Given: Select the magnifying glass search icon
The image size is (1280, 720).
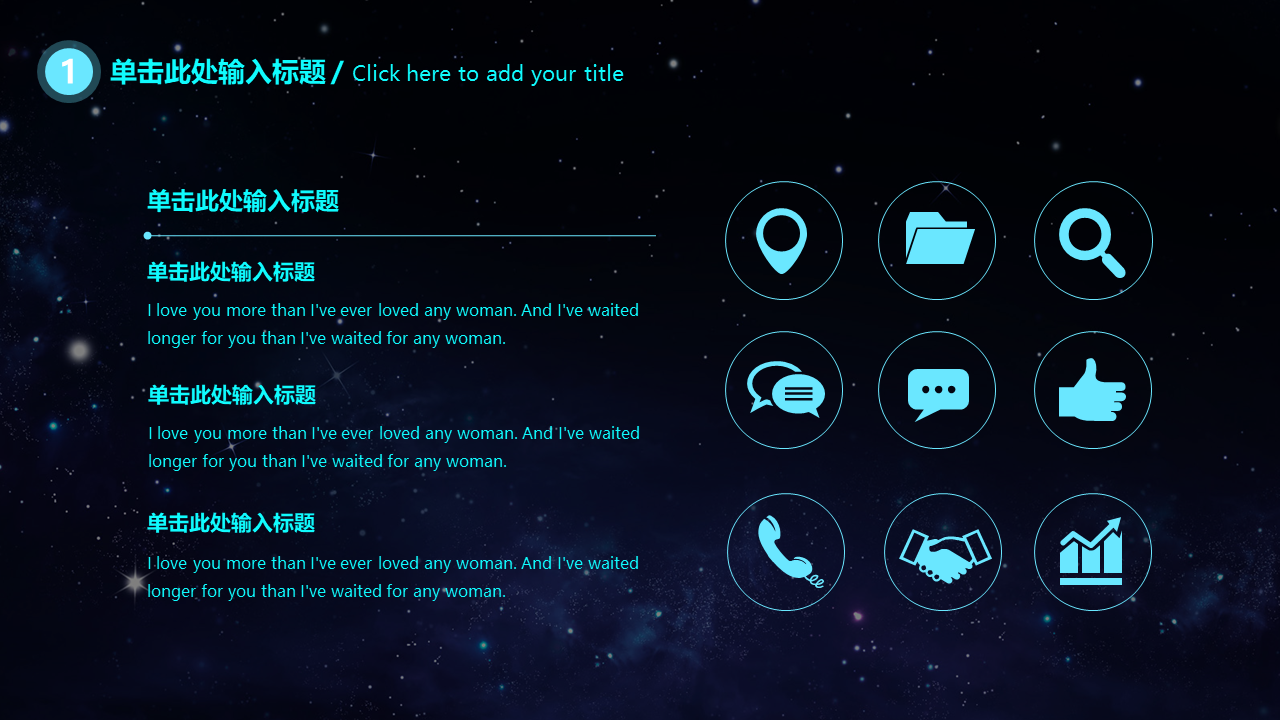Looking at the screenshot, I should click(x=1092, y=240).
